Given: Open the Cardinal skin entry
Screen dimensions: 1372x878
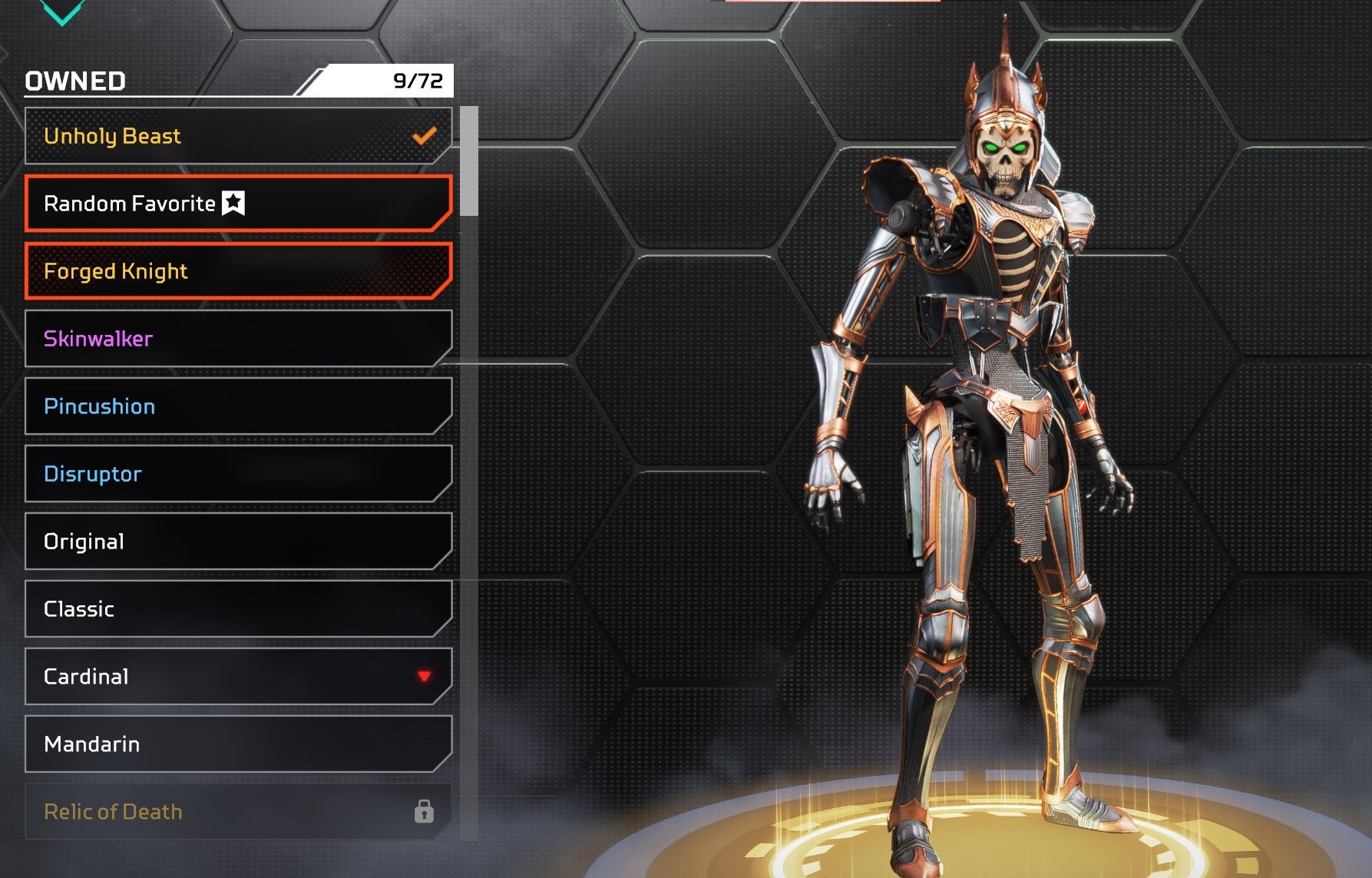Looking at the screenshot, I should coord(238,677).
